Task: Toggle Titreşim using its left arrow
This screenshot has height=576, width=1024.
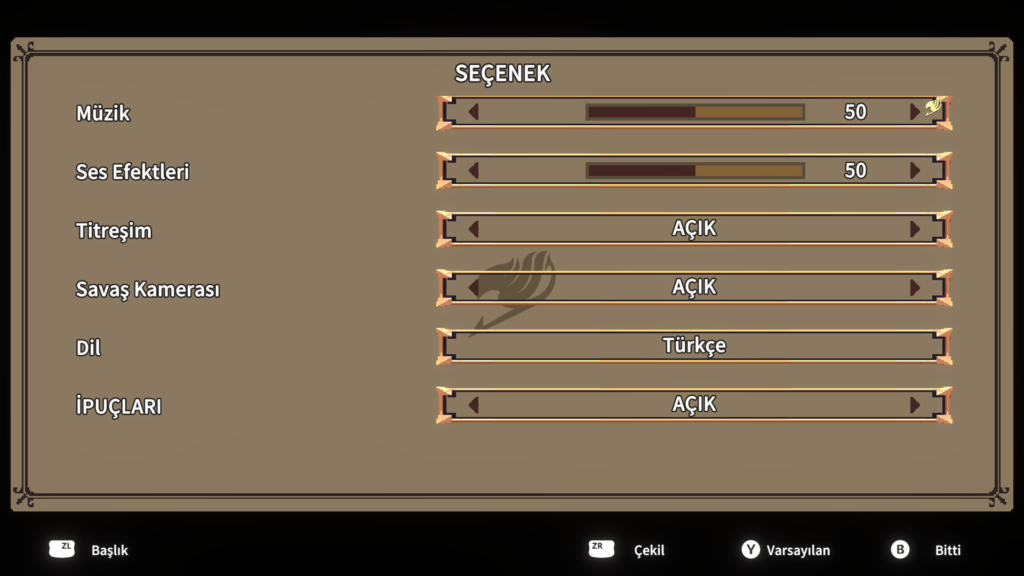Action: pos(474,229)
